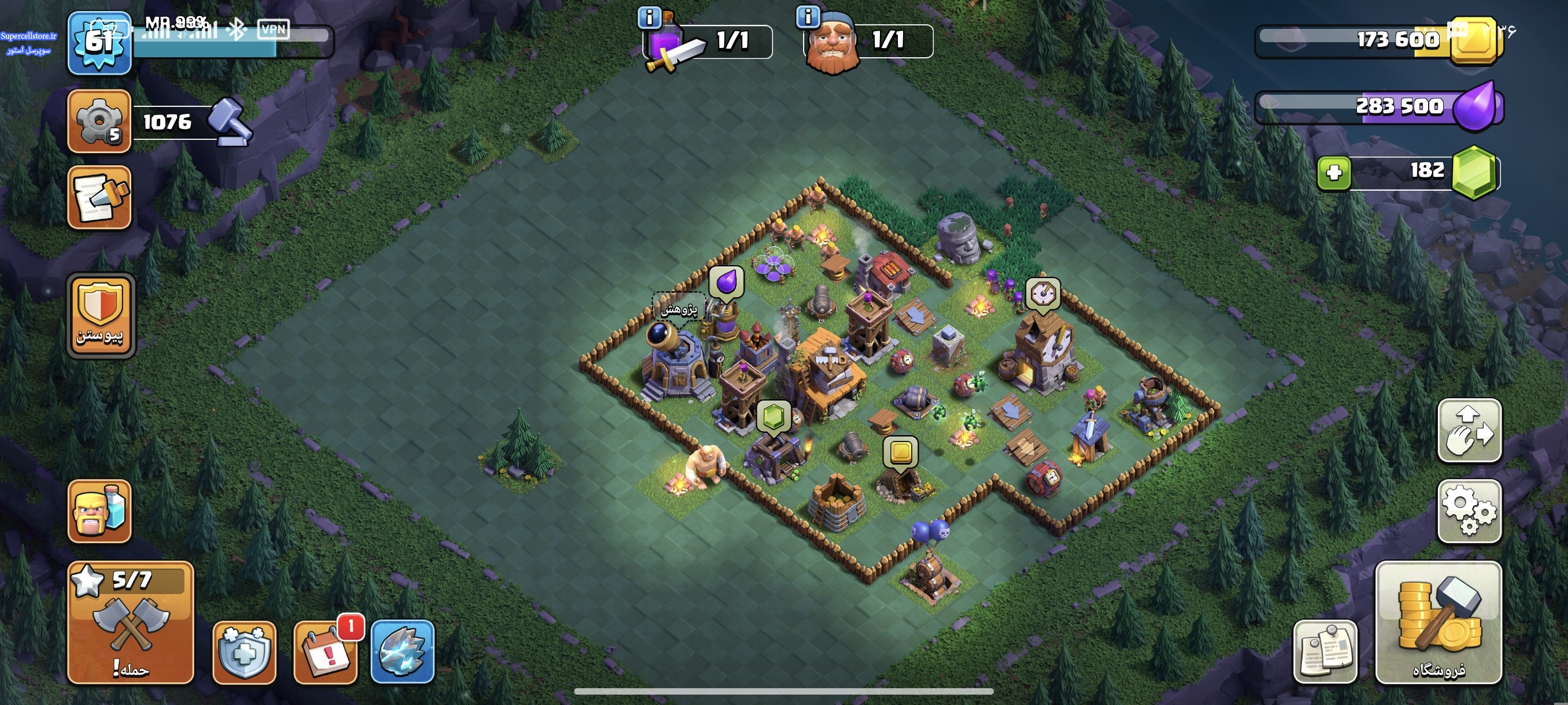1568x705 pixels.
Task: Open the barbarian and elixir army button
Action: (99, 511)
